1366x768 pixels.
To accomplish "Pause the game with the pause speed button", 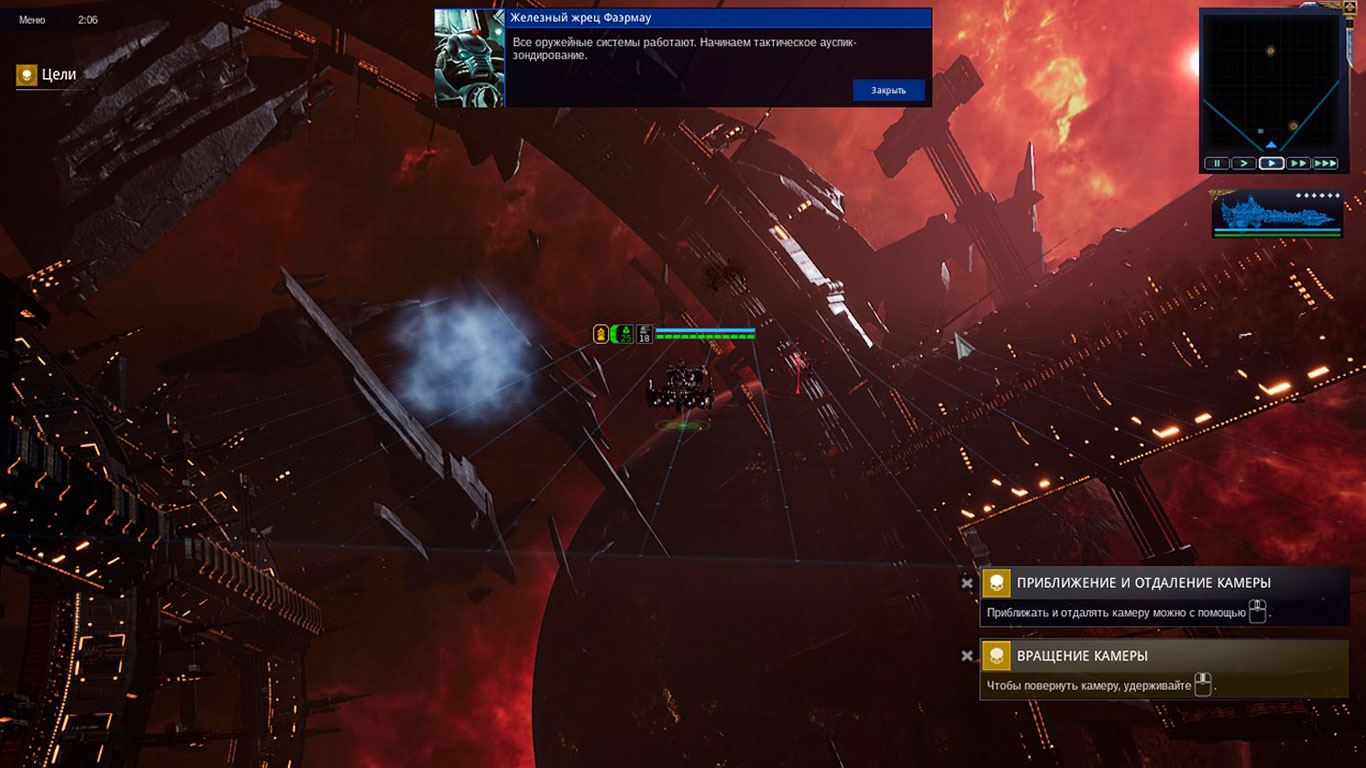I will pyautogui.click(x=1216, y=163).
